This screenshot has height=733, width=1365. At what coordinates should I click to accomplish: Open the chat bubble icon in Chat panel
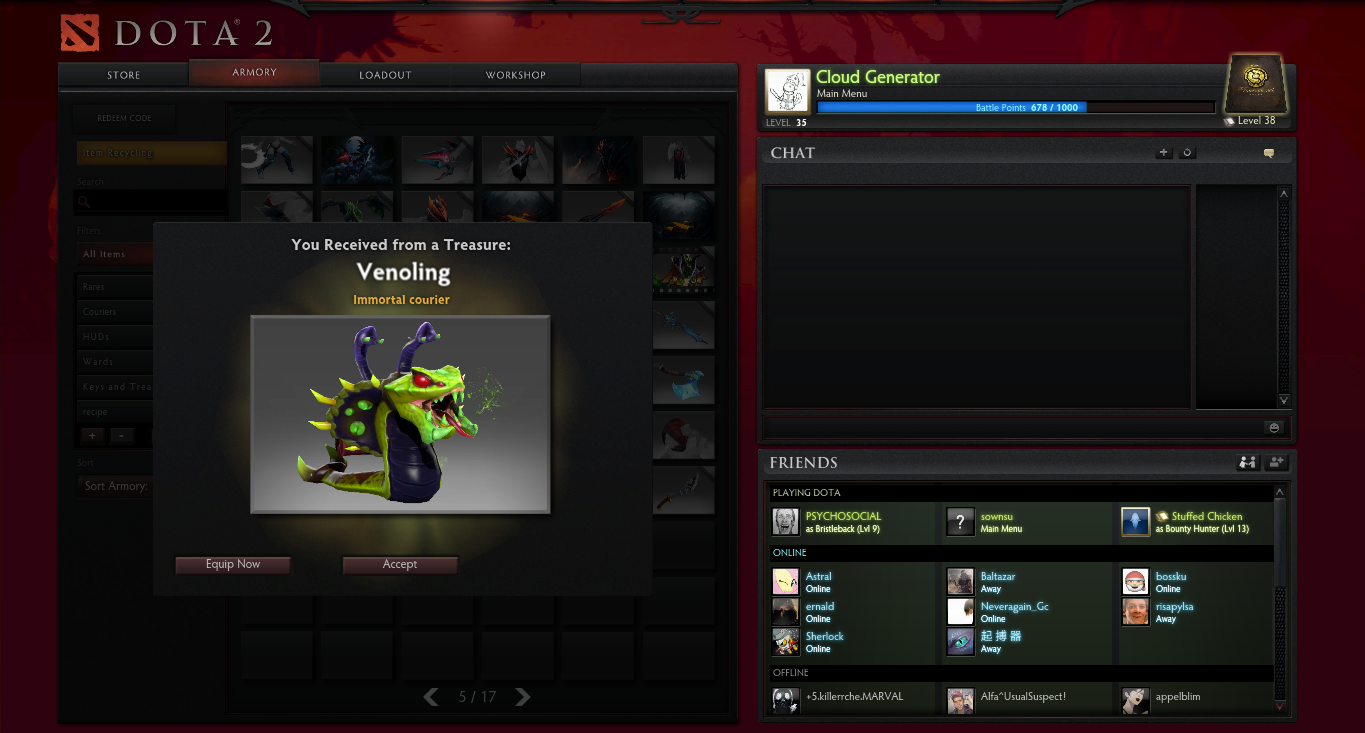pyautogui.click(x=1268, y=152)
